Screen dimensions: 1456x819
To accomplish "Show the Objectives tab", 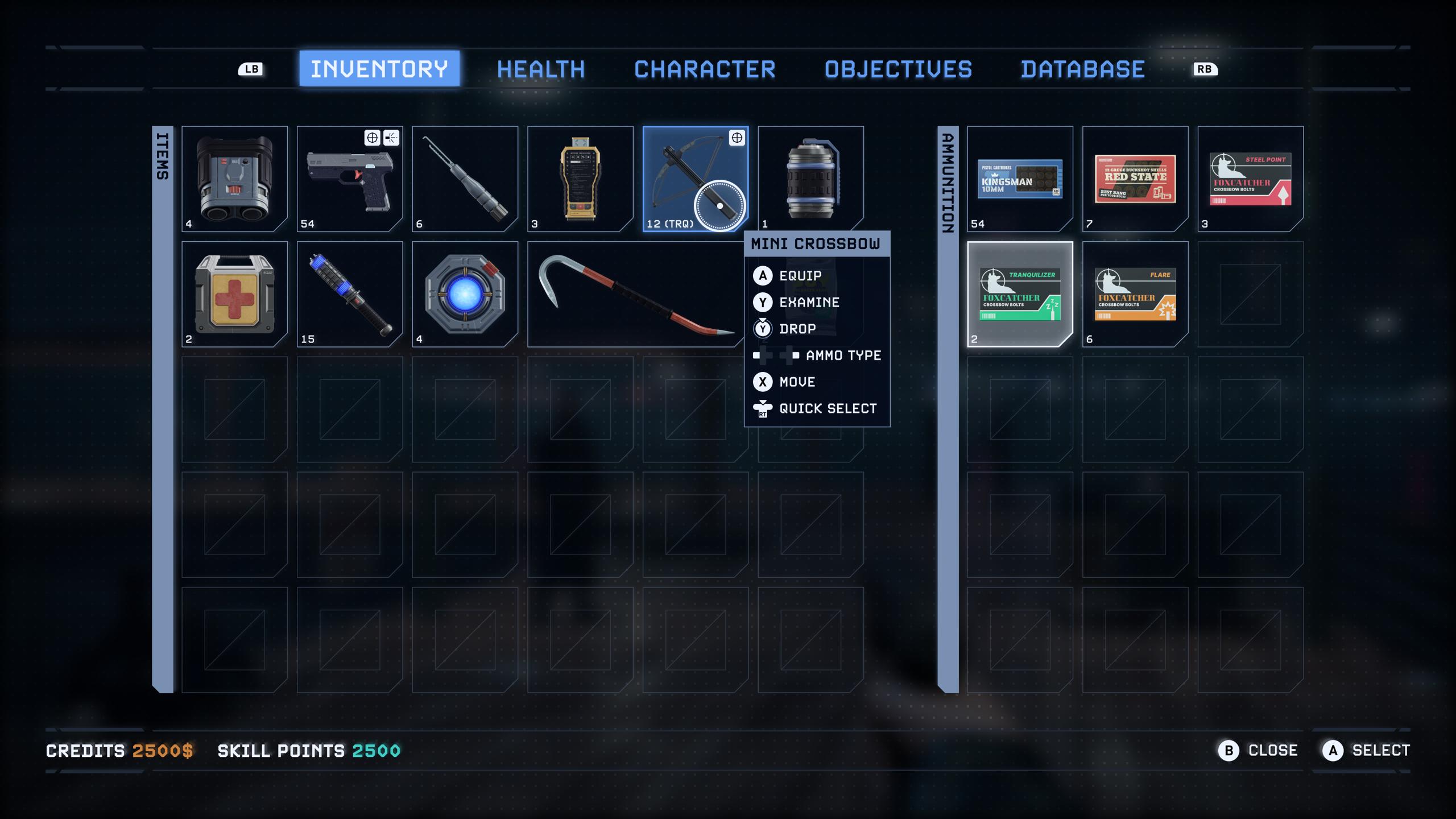I will point(898,69).
